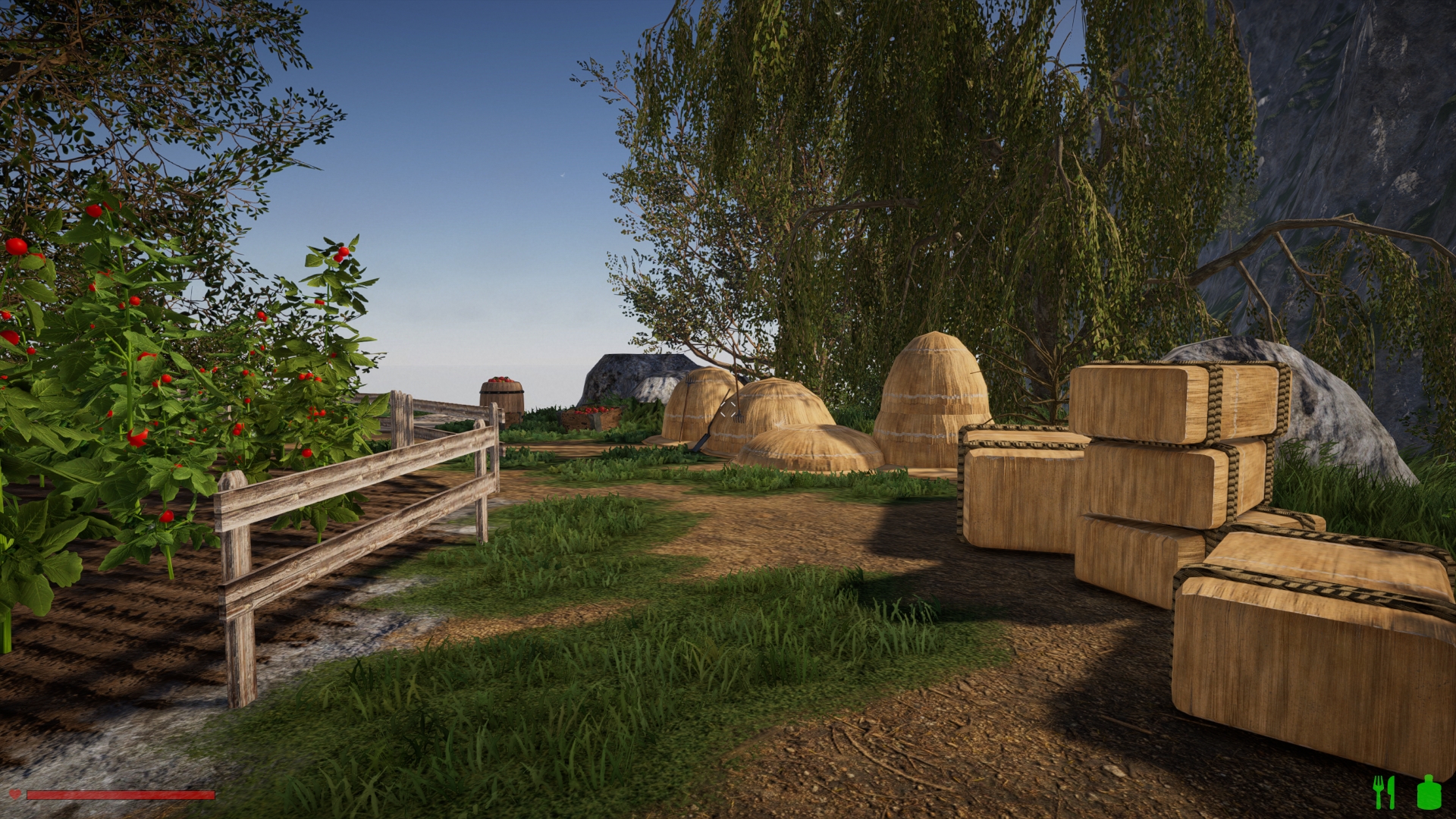Click the fork and knife hunger icon

coord(1384,792)
